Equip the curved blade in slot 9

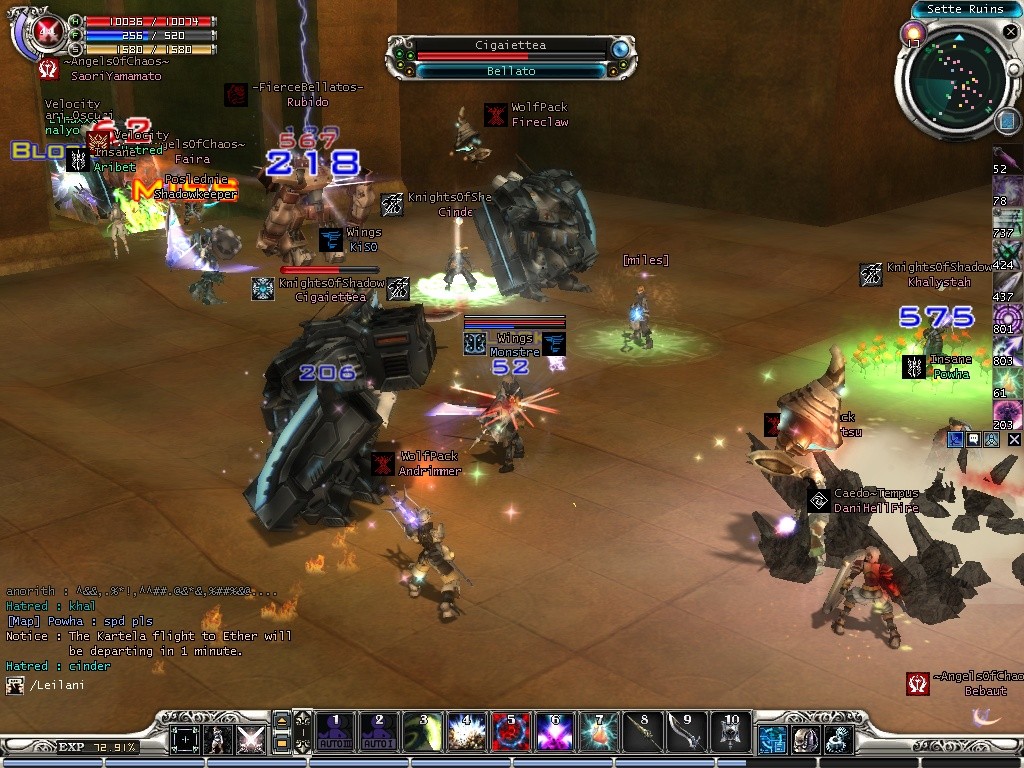click(686, 733)
